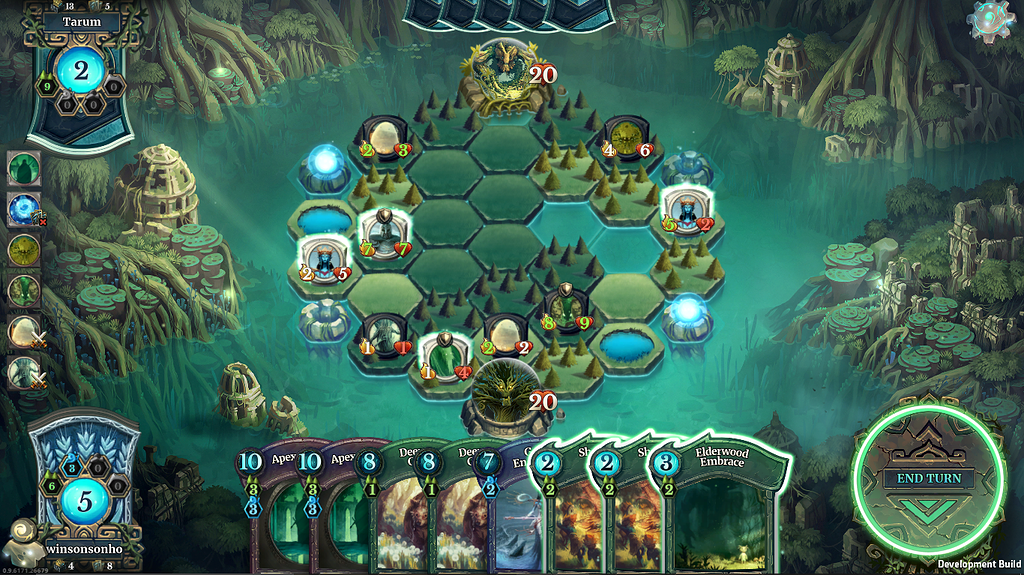View the blue swirl history entry

[x=24, y=209]
